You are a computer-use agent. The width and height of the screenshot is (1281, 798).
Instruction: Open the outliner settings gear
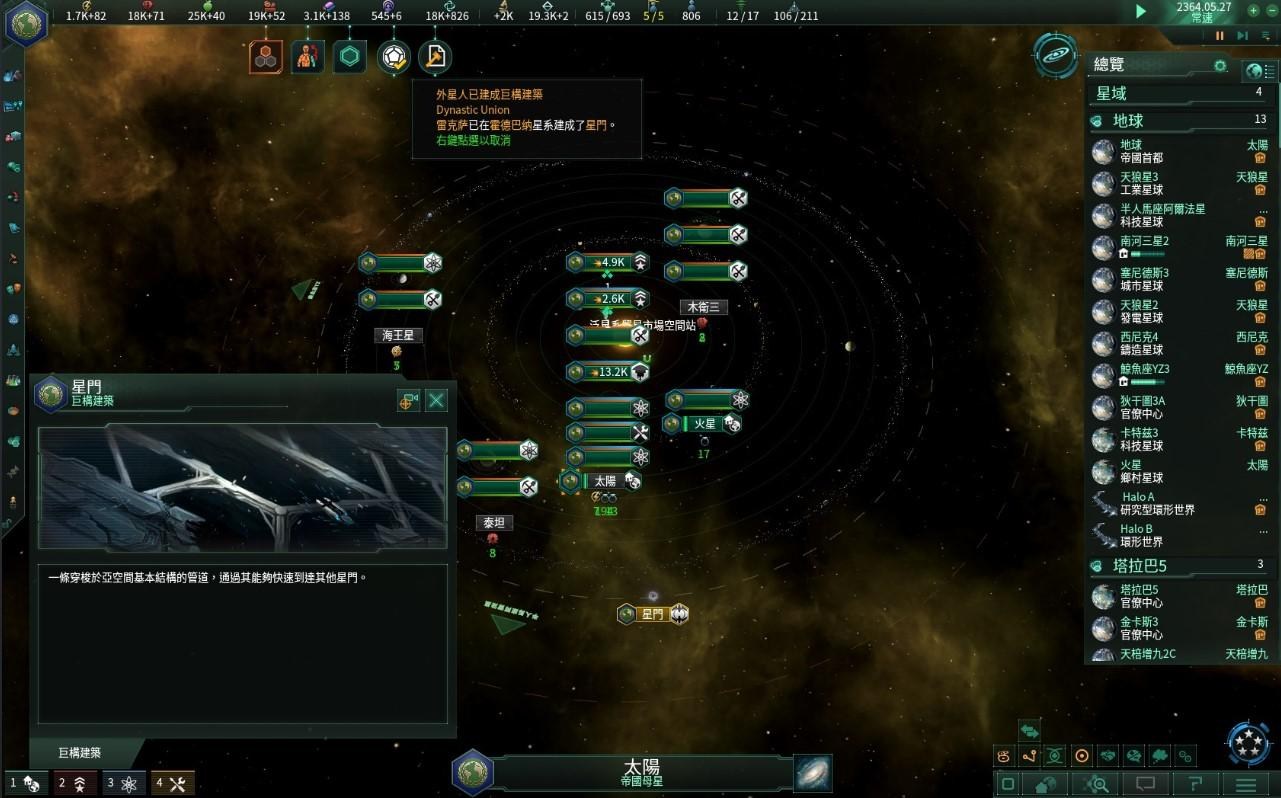coord(1220,66)
